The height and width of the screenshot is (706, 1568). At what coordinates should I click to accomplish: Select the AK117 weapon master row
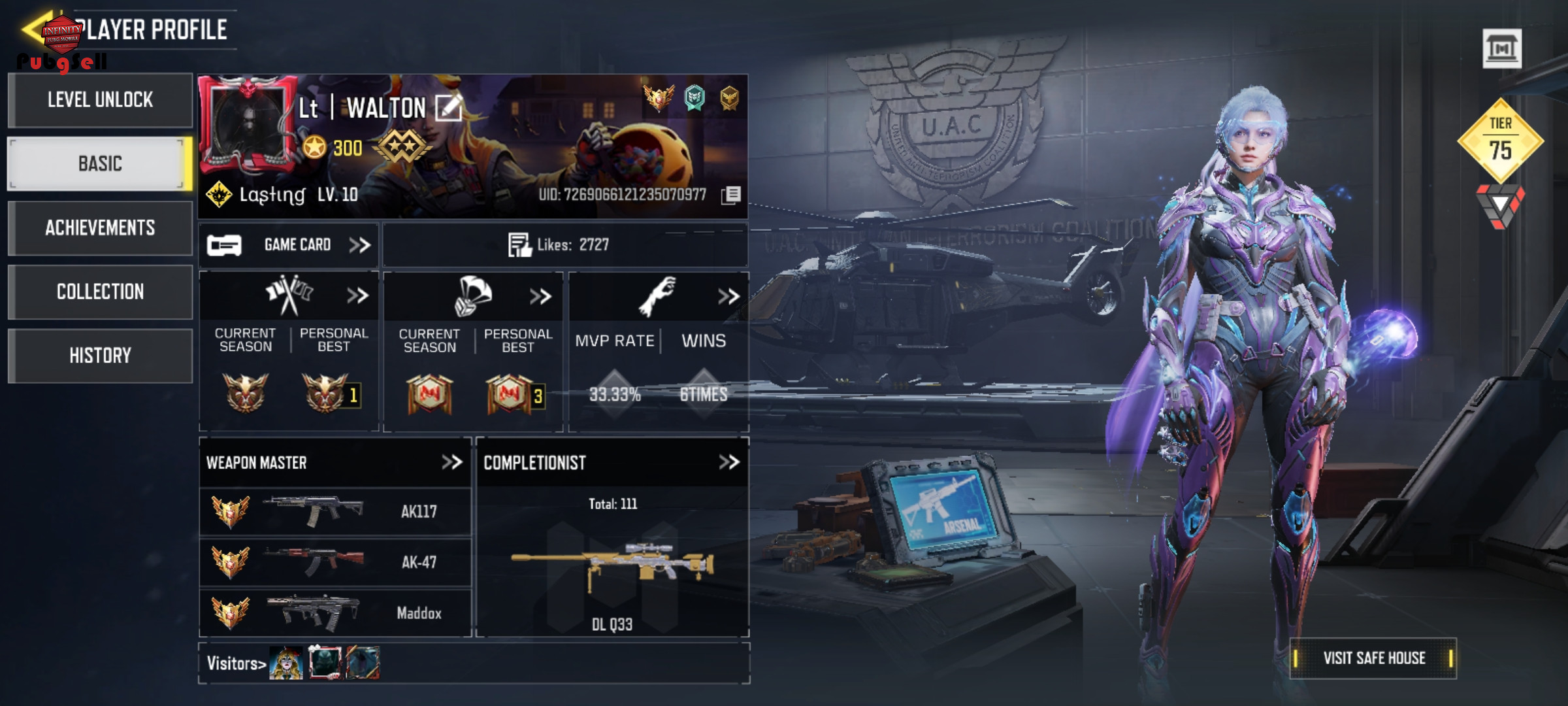[335, 511]
